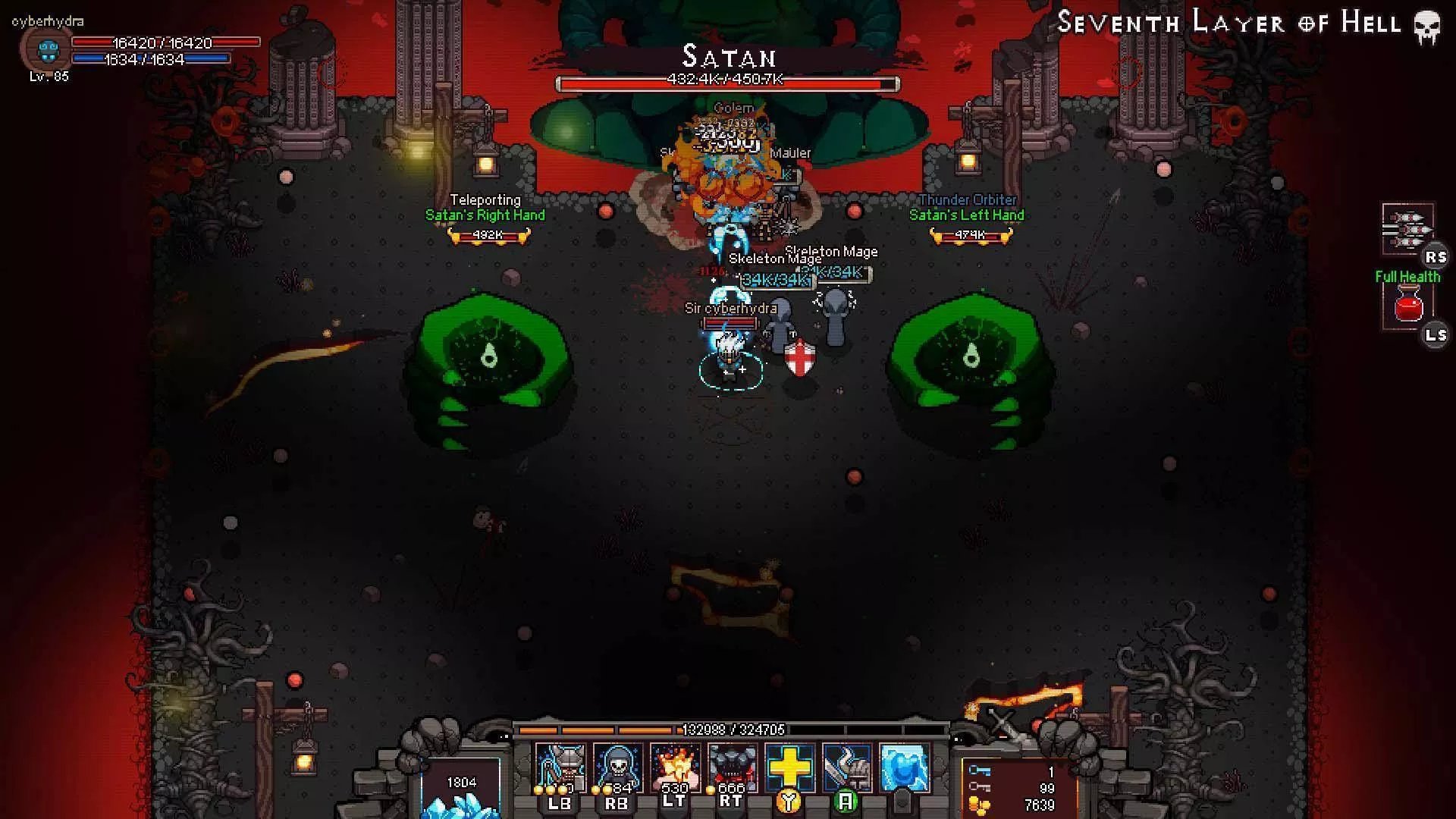The image size is (1456, 819).
Task: Activate the horned skeleton warrior summon skill
Action: click(x=560, y=767)
